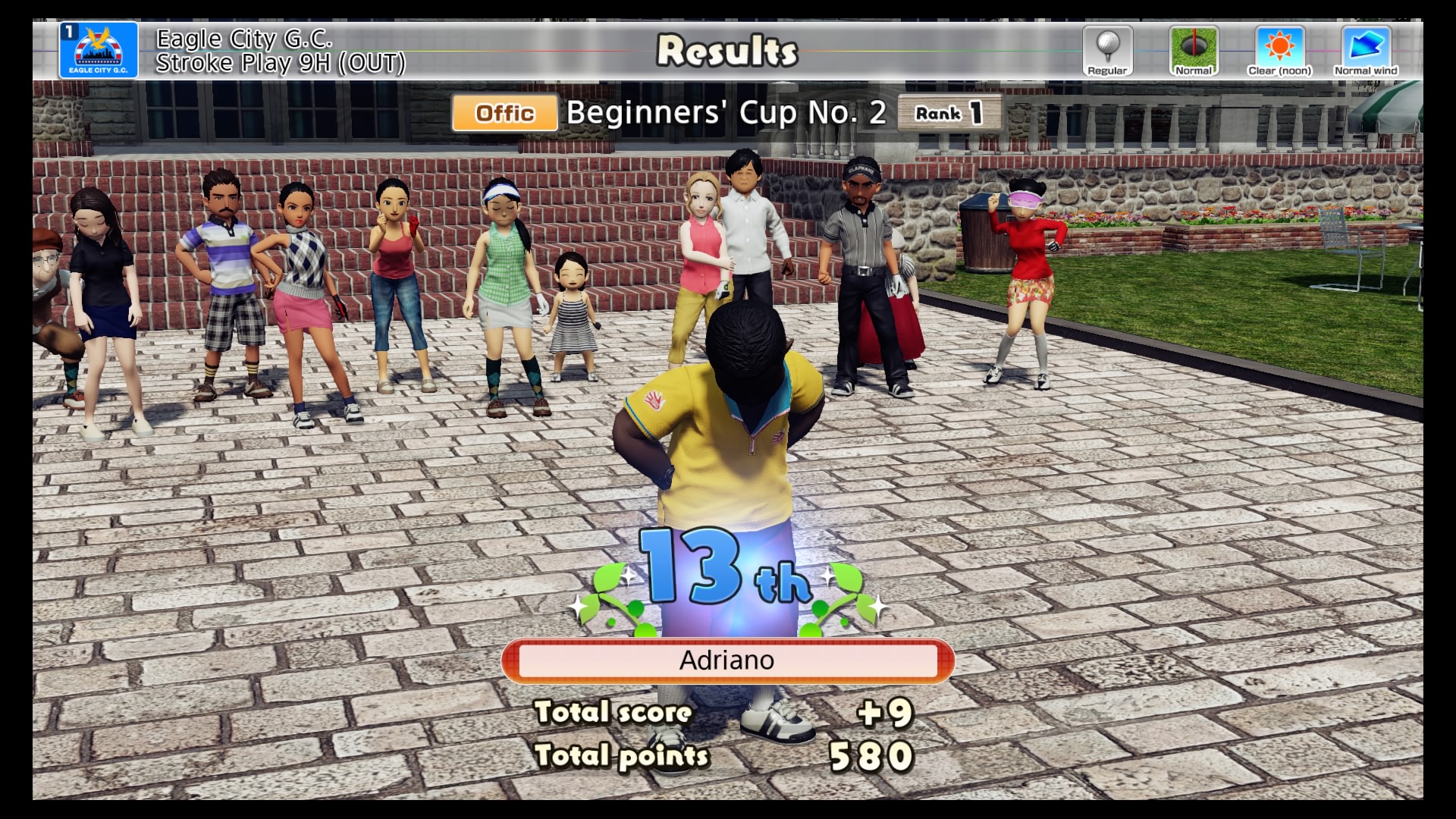Select the Adriano player name banner
The height and width of the screenshot is (819, 1456).
coord(727,661)
